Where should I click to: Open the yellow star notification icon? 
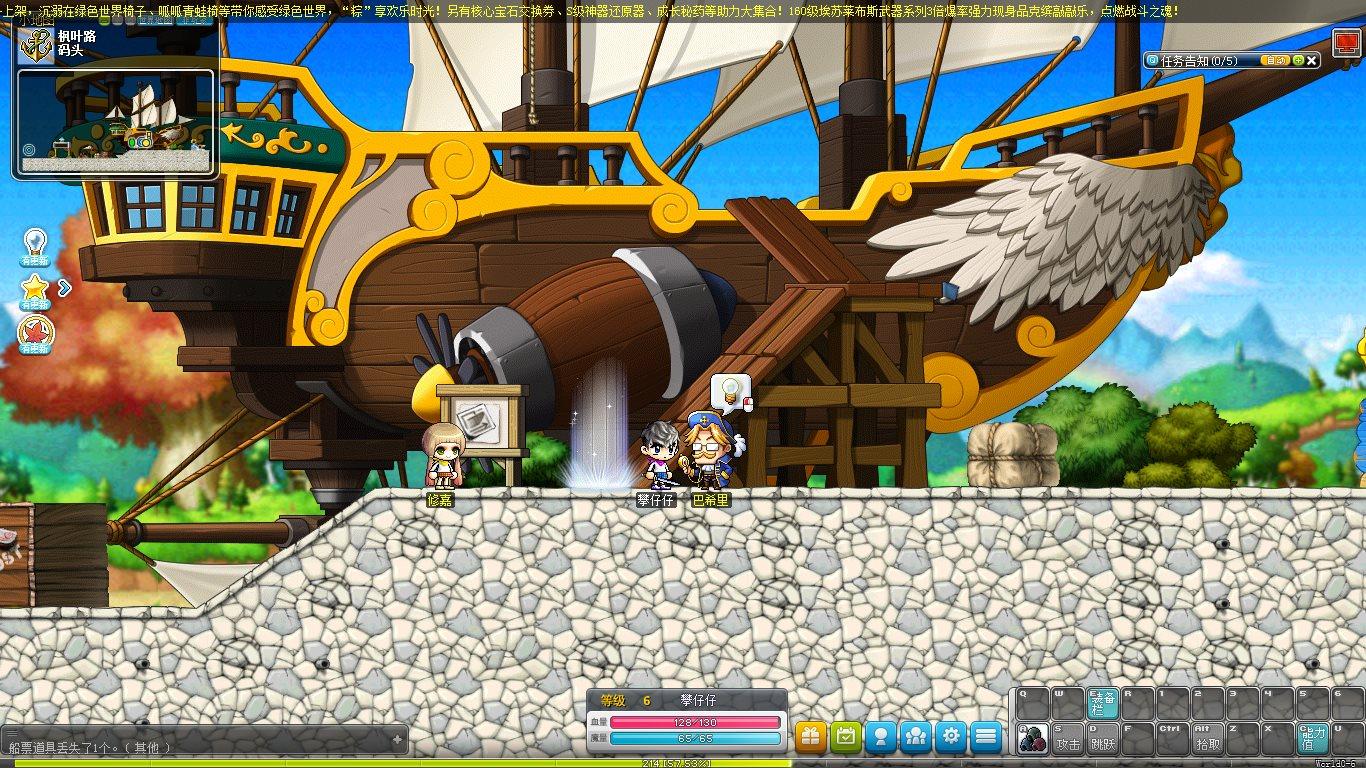pos(35,289)
